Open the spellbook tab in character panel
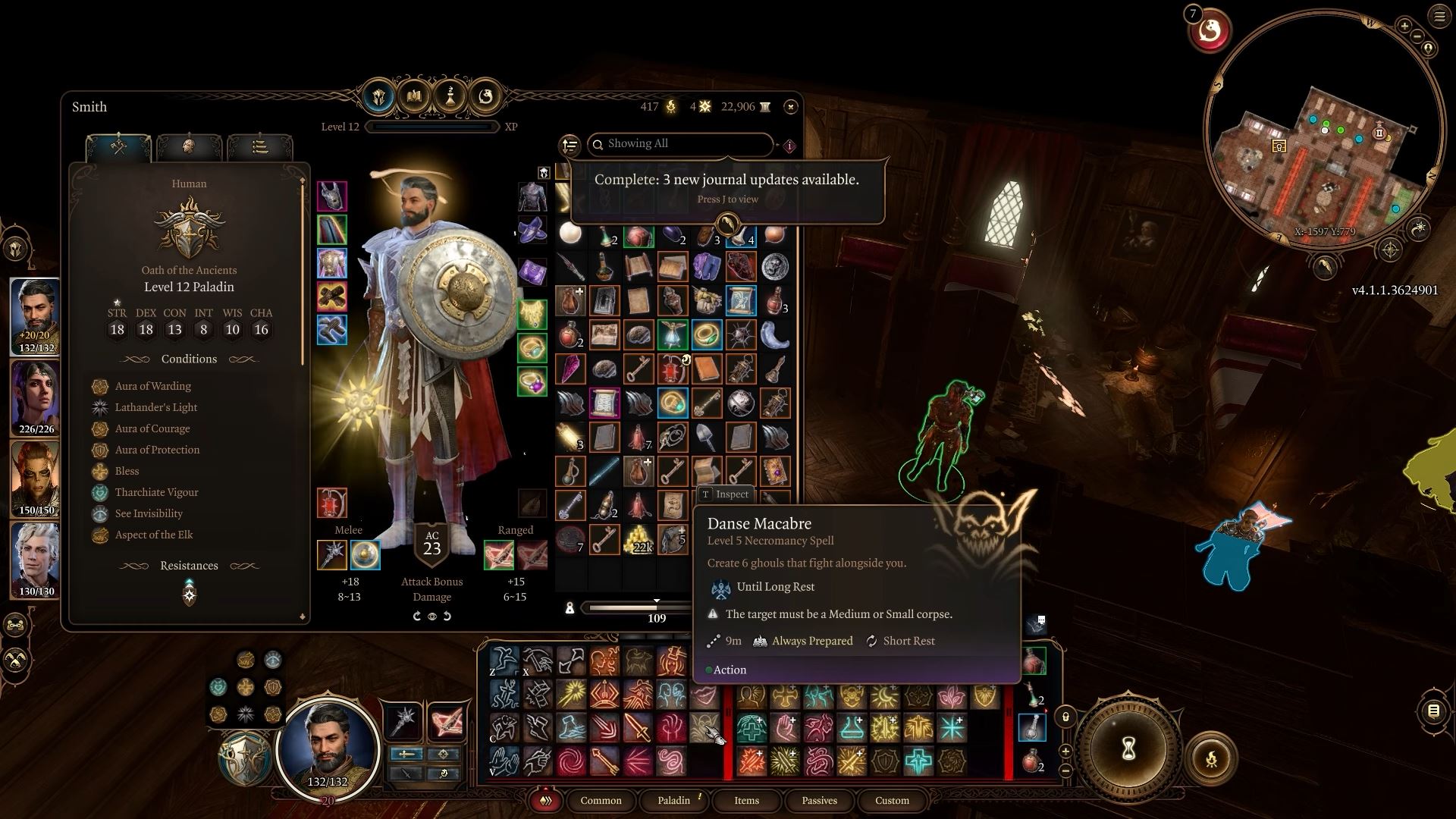The width and height of the screenshot is (1456, 819). pyautogui.click(x=414, y=96)
